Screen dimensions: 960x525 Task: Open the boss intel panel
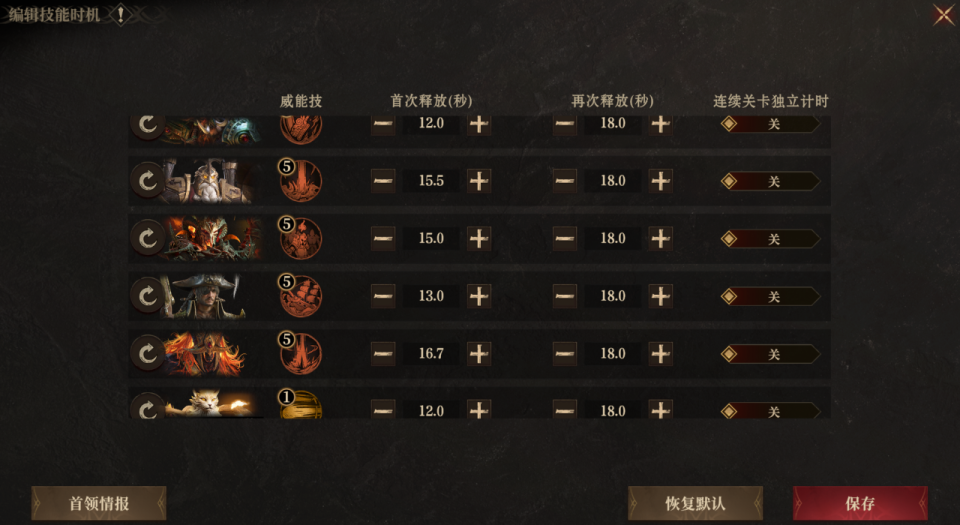point(99,503)
